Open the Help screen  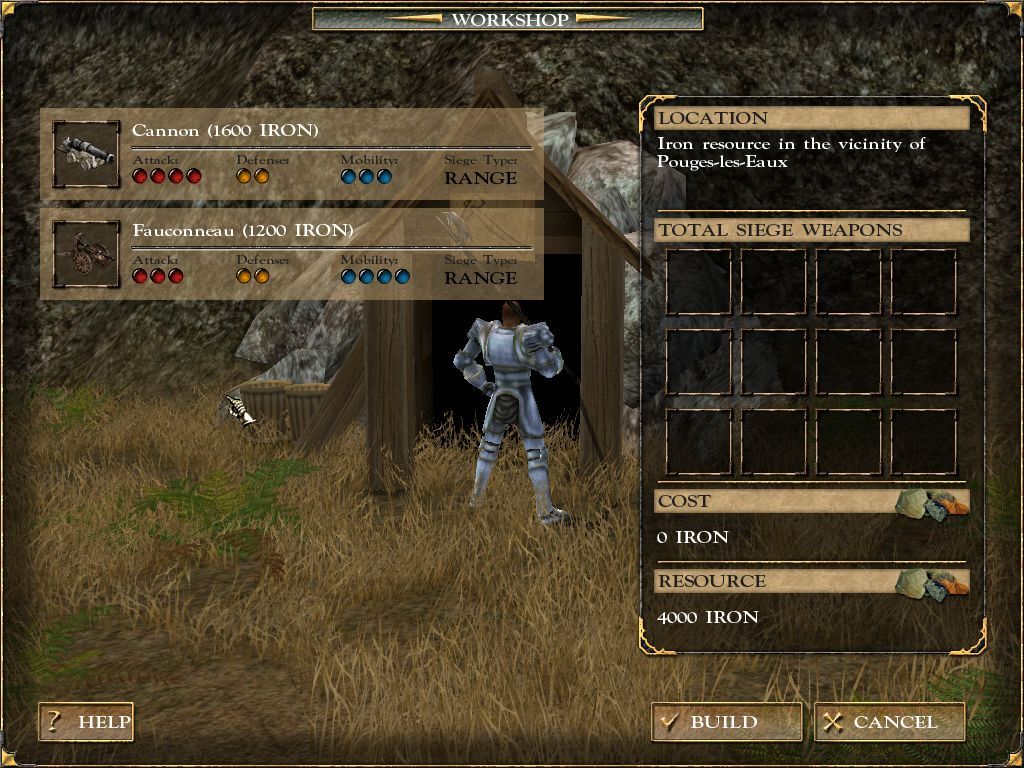[x=86, y=722]
